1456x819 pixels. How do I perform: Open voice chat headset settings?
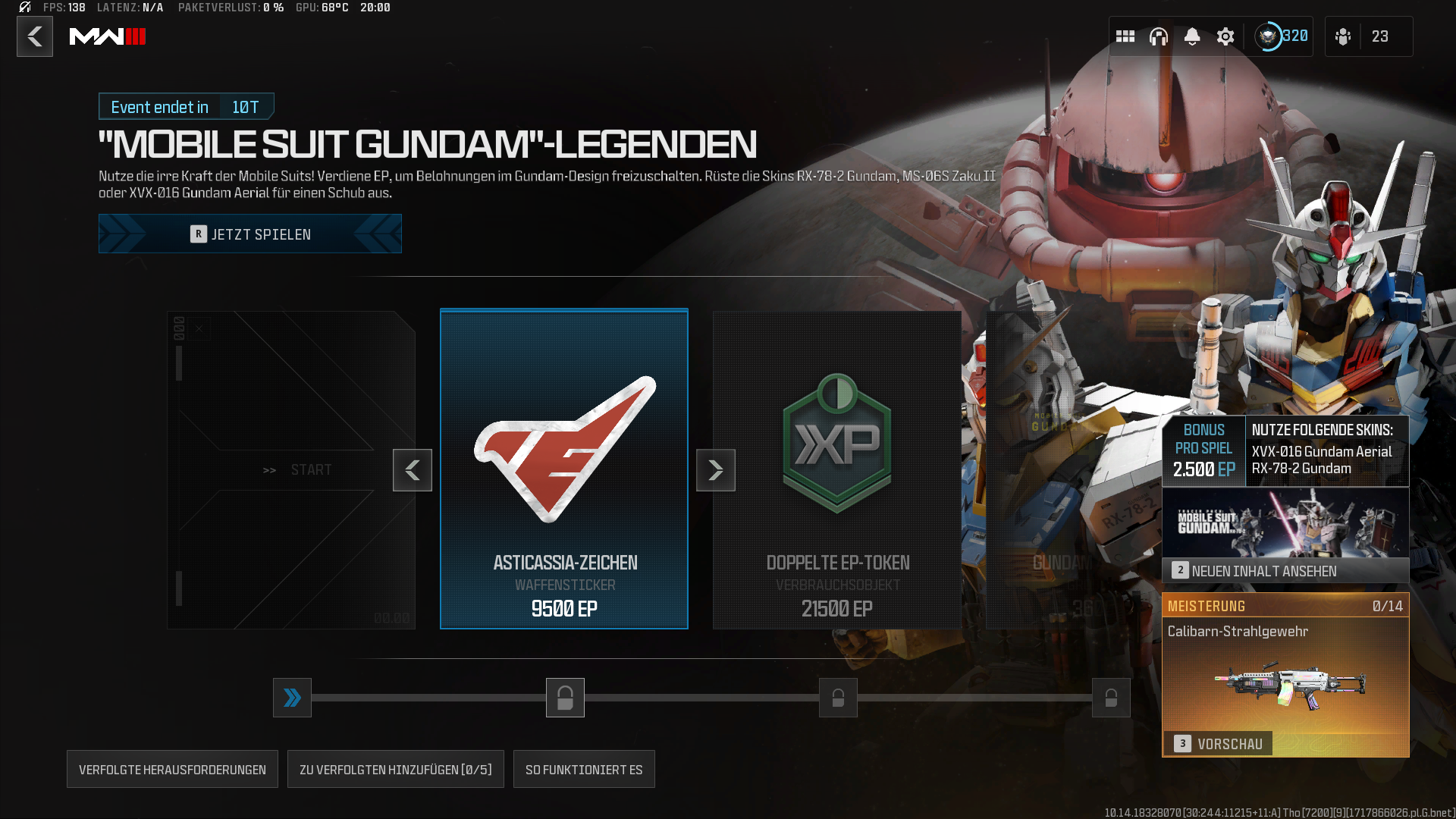(x=1159, y=36)
